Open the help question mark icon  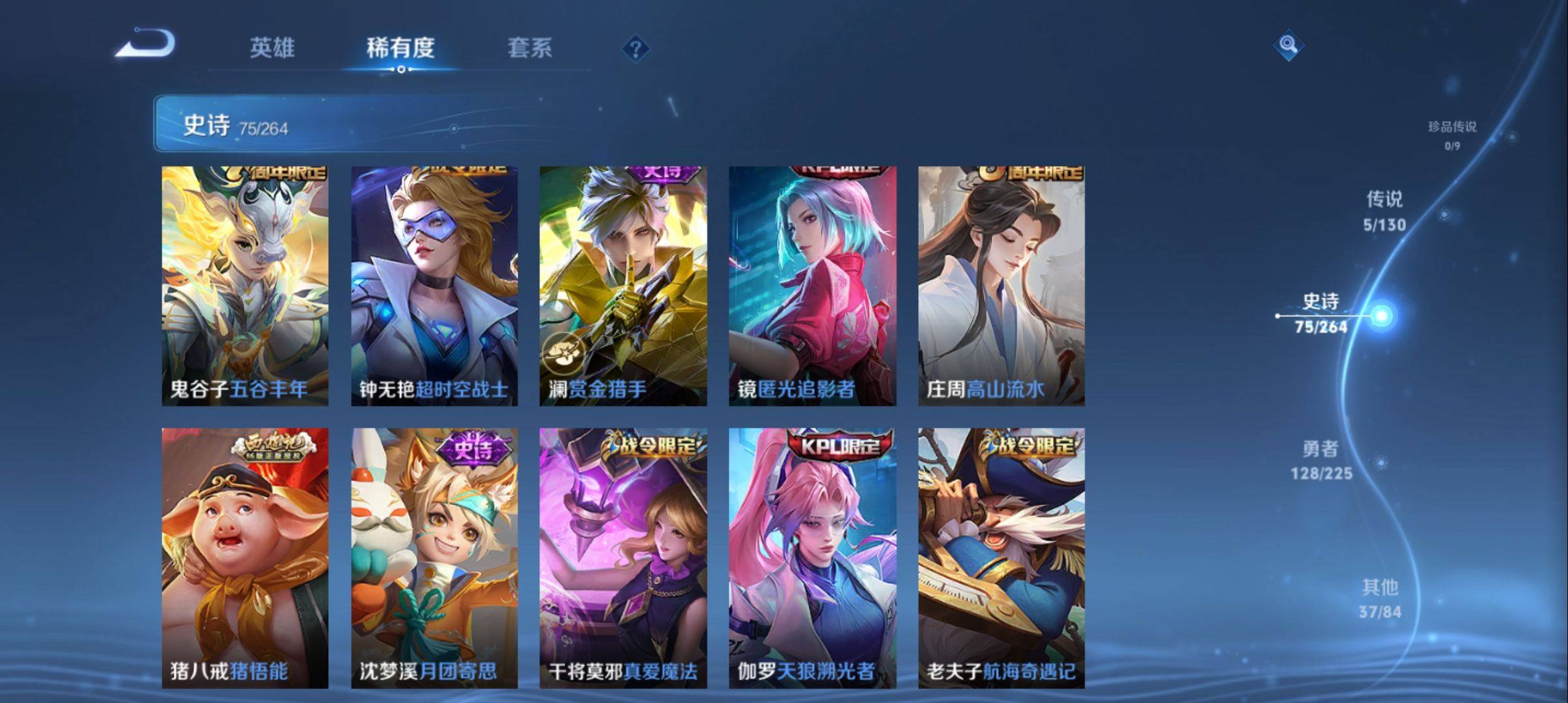coord(637,48)
